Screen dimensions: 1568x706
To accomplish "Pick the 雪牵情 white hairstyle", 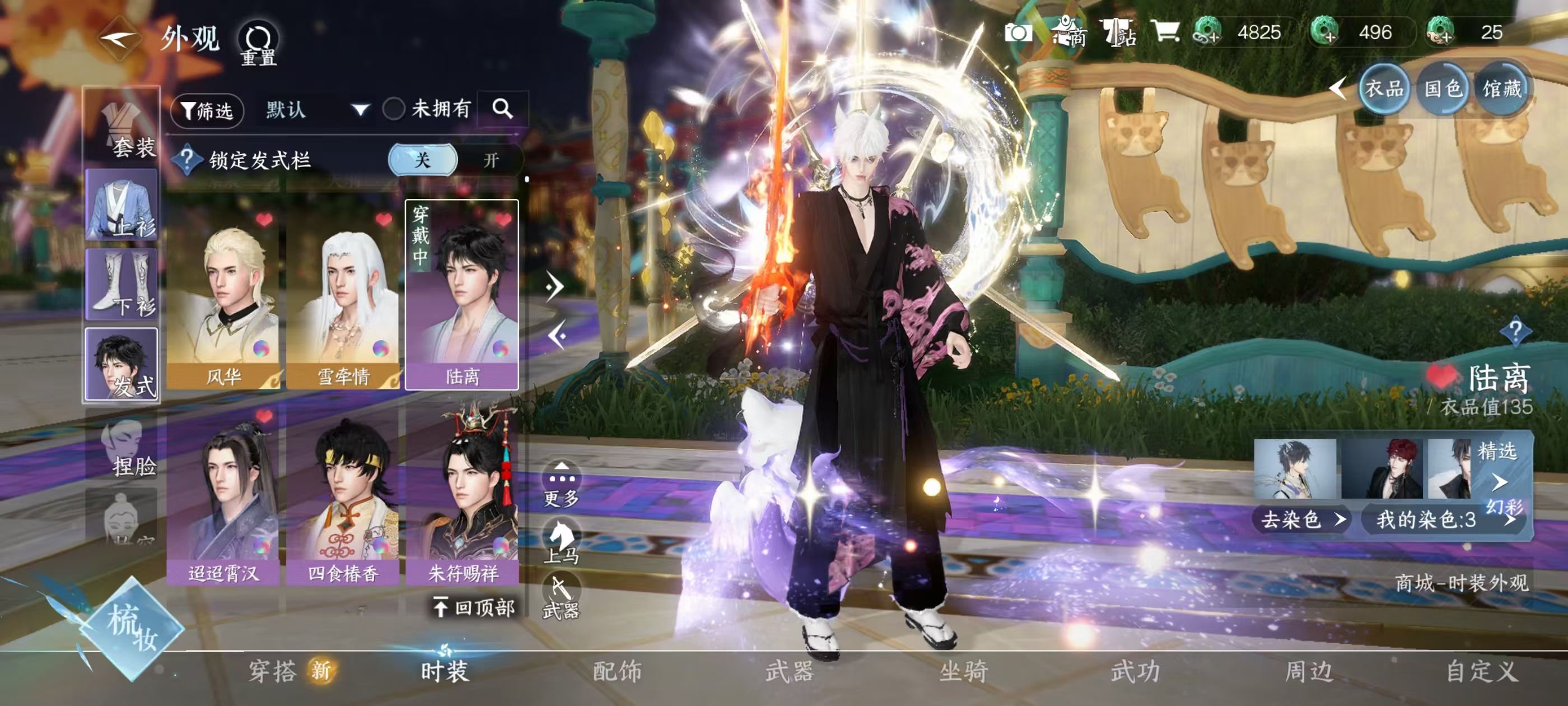I will pos(343,299).
